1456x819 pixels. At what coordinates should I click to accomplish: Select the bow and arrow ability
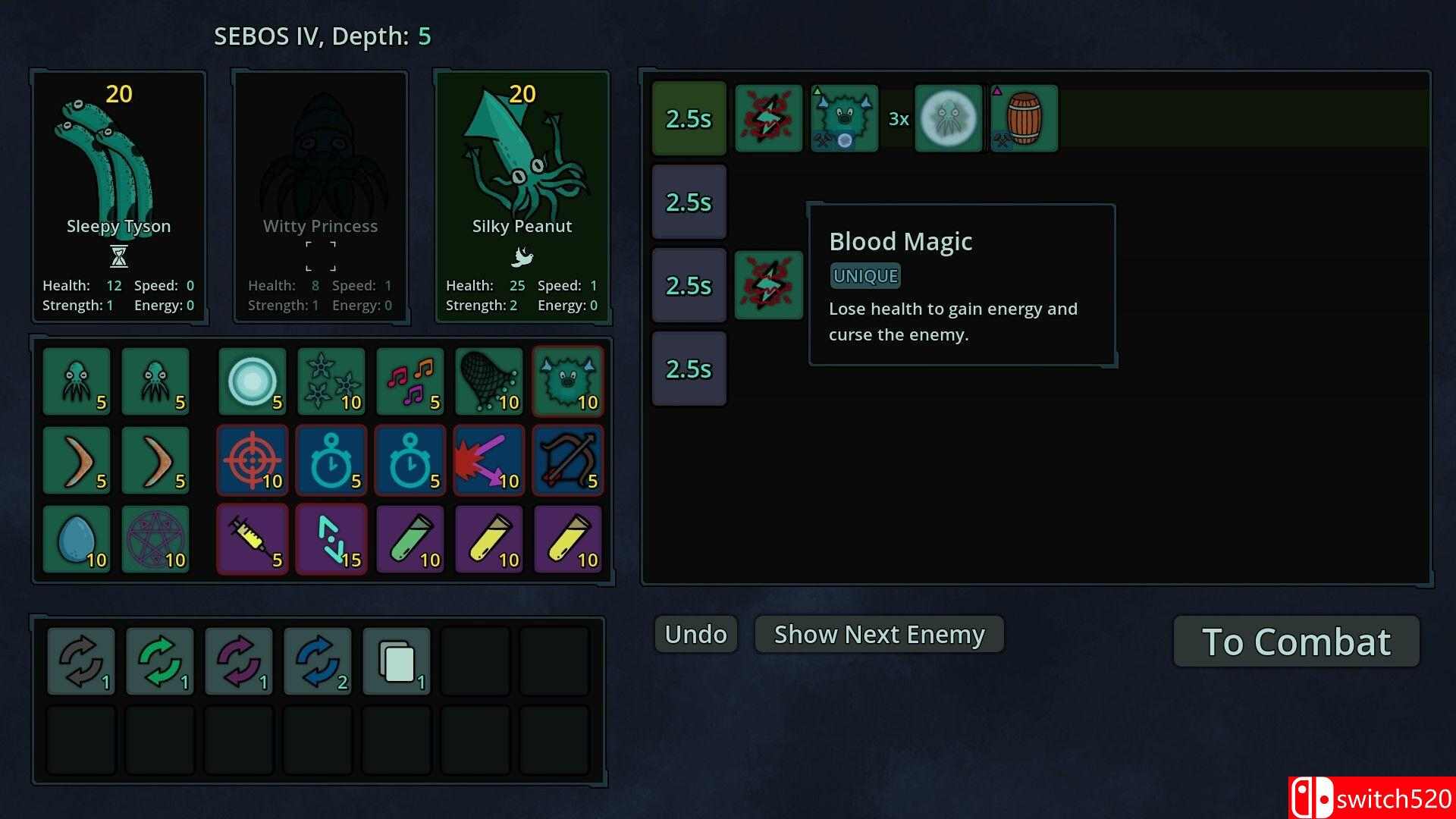568,460
